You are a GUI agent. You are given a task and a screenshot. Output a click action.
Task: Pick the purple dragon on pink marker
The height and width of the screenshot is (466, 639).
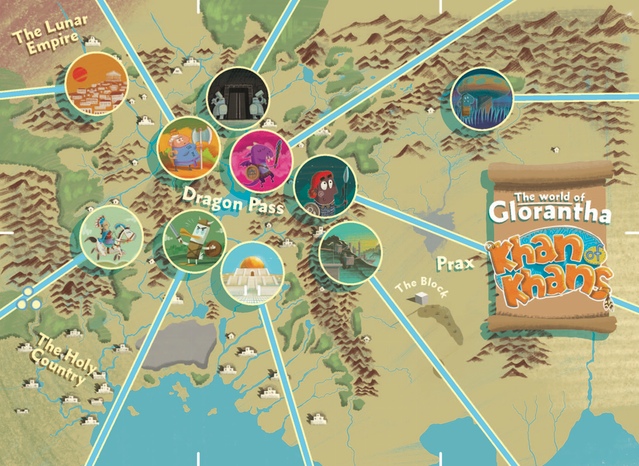[x=260, y=160]
